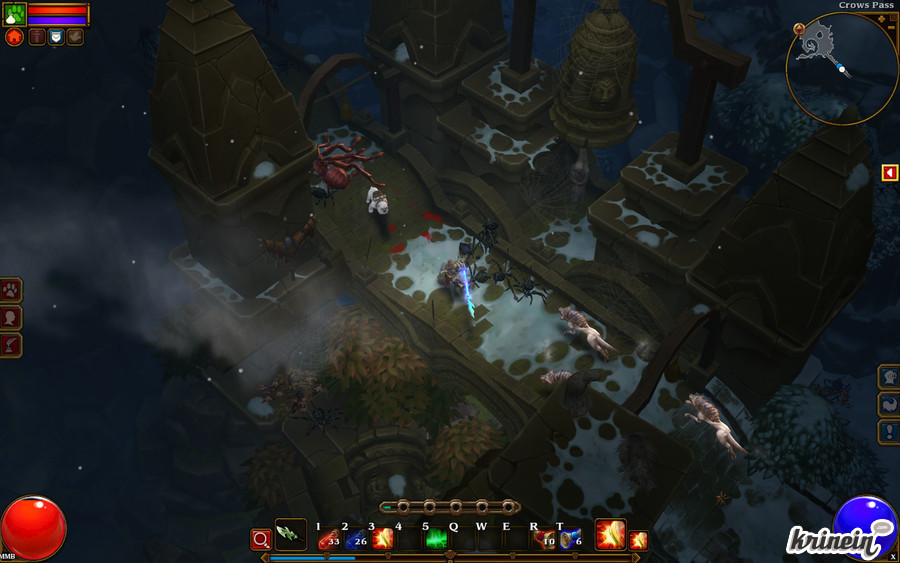Use the blue scroll item with count 6
This screenshot has width=900, height=563.
click(571, 540)
